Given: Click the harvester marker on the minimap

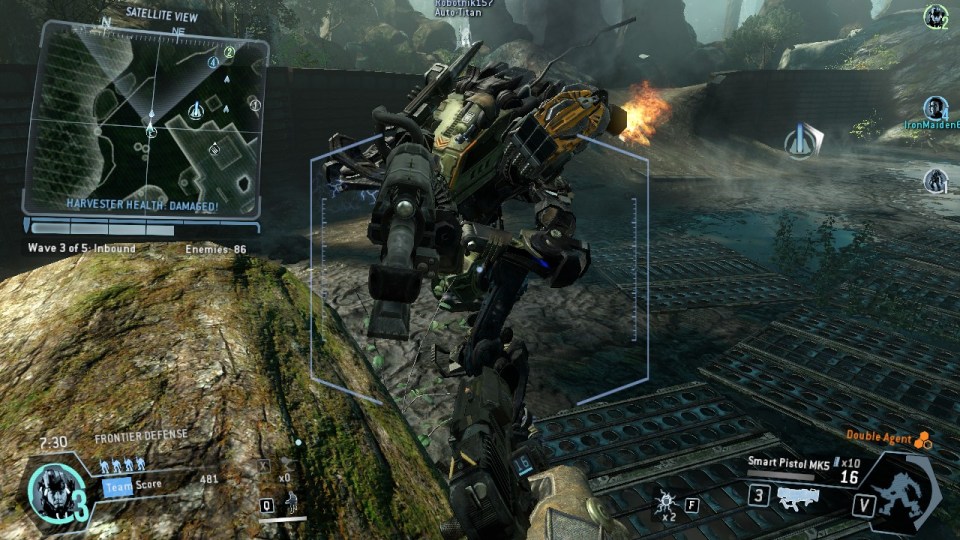Looking at the screenshot, I should pos(196,110).
